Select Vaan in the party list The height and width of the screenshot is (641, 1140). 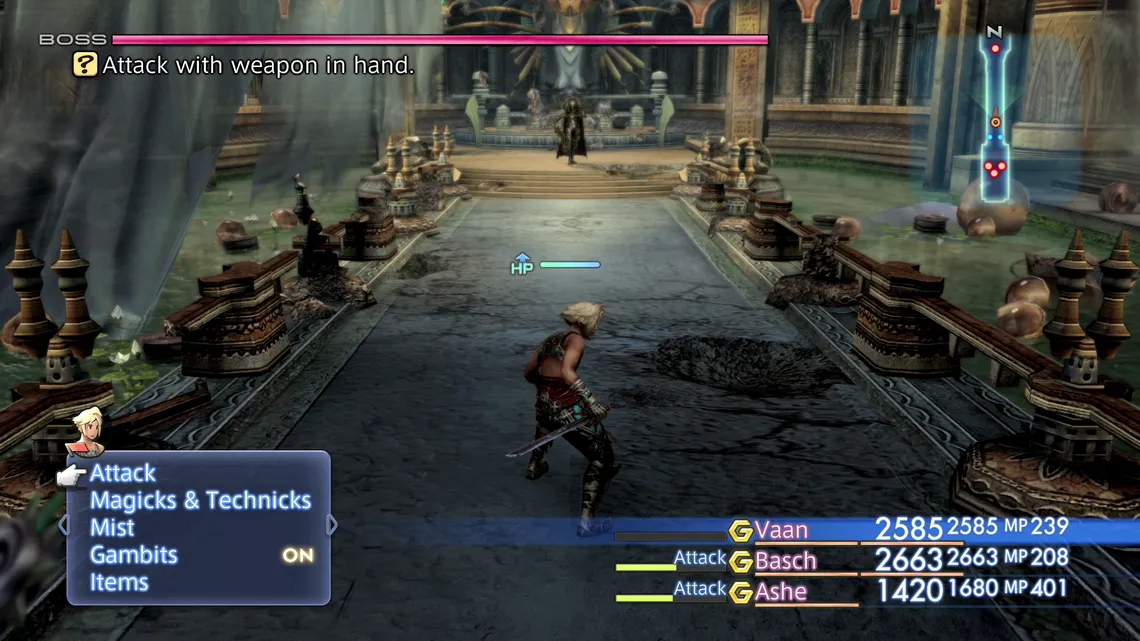point(781,530)
